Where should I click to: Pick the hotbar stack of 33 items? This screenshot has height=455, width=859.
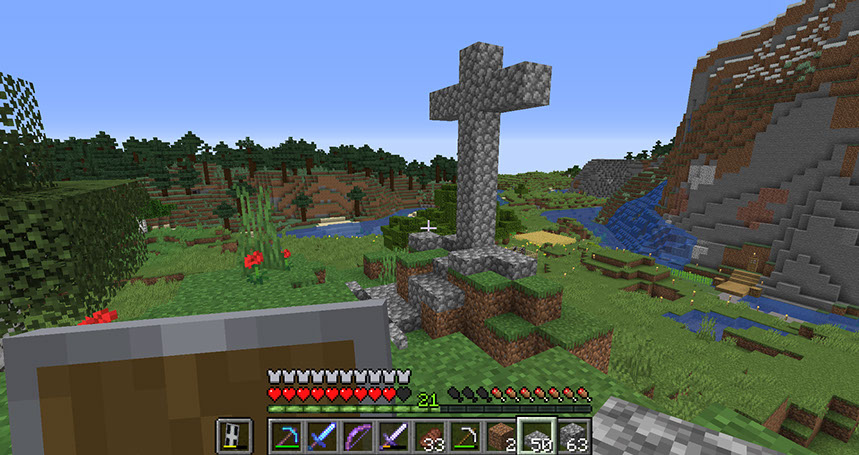coord(430,436)
